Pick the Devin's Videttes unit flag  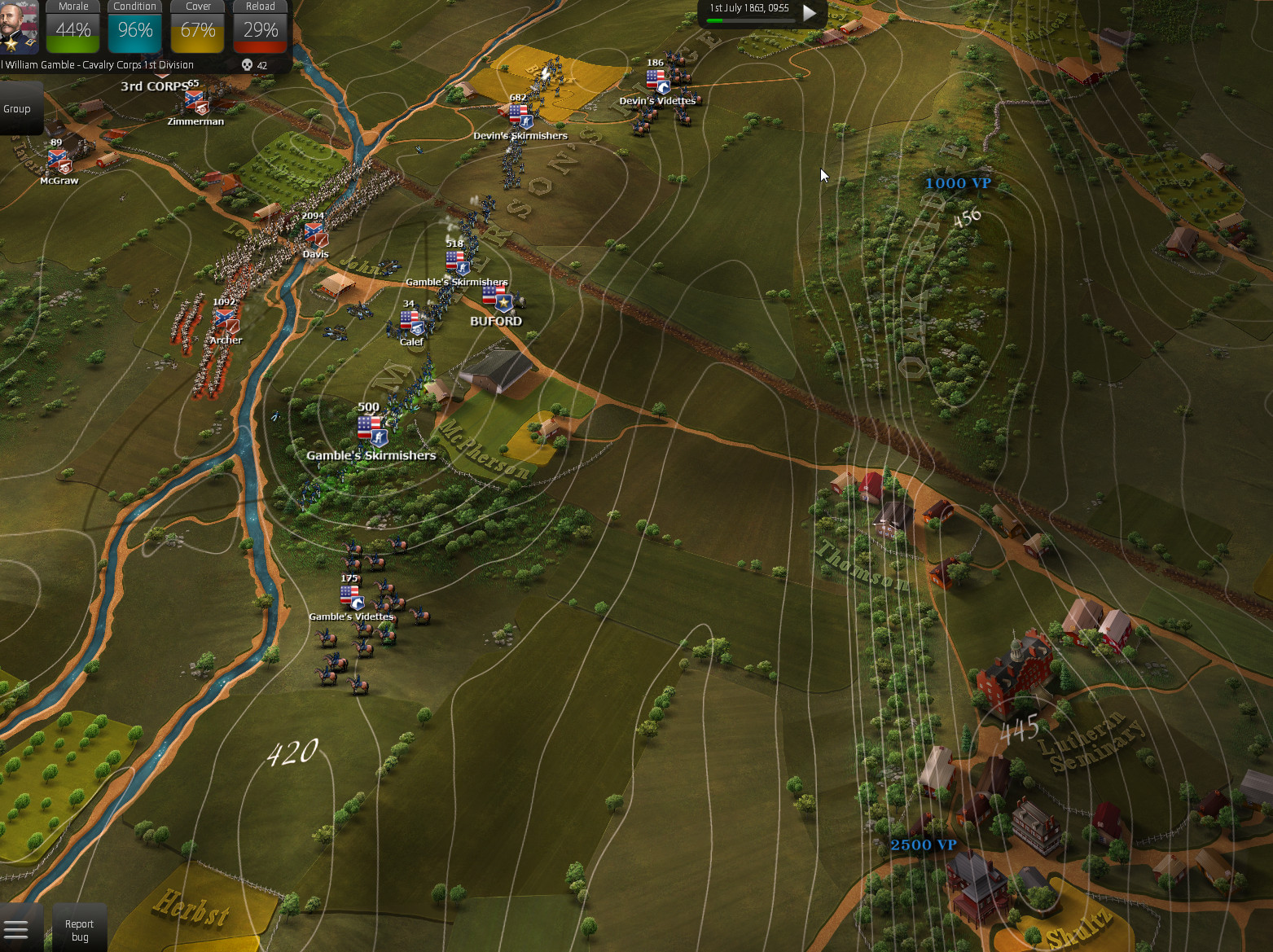pos(657,81)
